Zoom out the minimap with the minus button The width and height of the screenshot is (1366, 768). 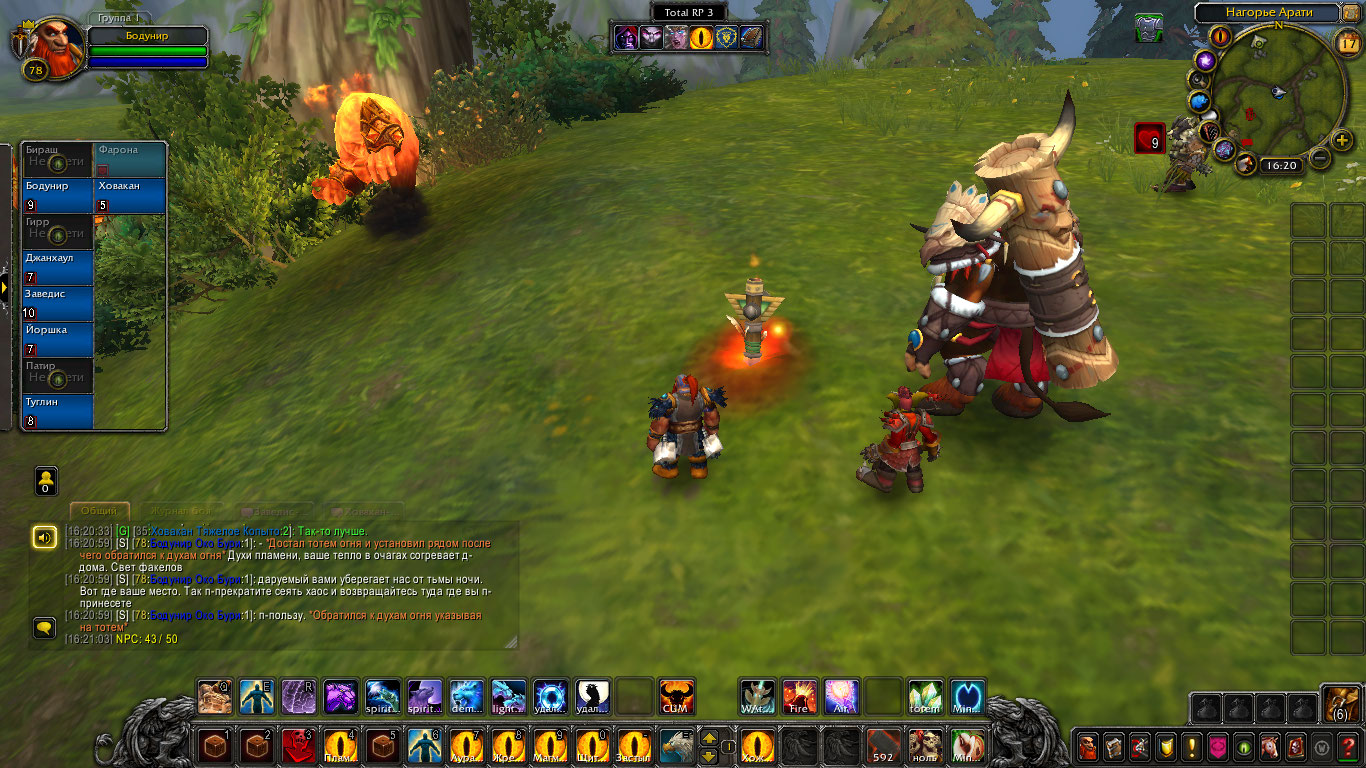coord(1320,157)
